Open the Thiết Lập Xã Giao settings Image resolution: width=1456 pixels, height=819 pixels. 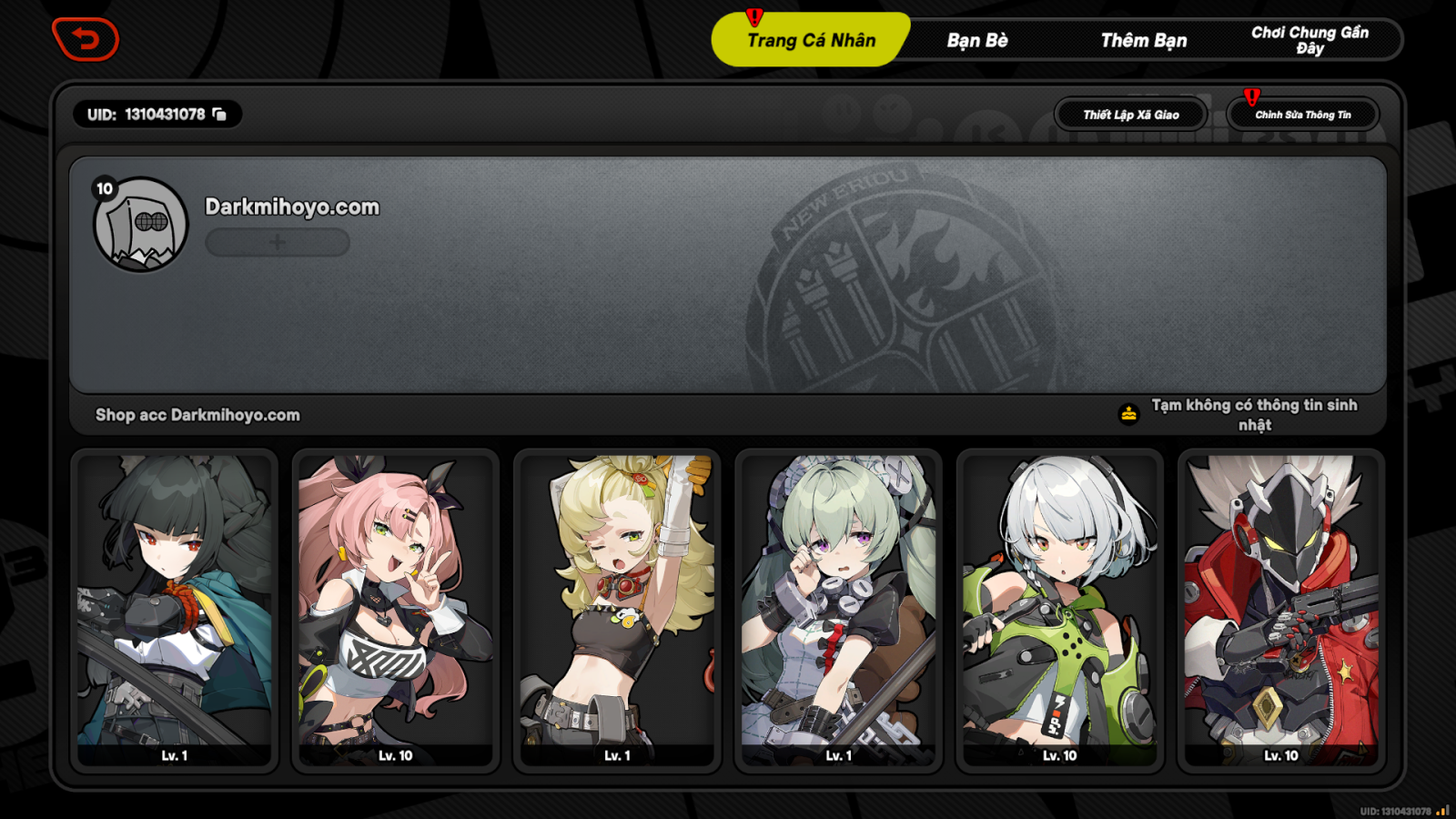point(1129,114)
